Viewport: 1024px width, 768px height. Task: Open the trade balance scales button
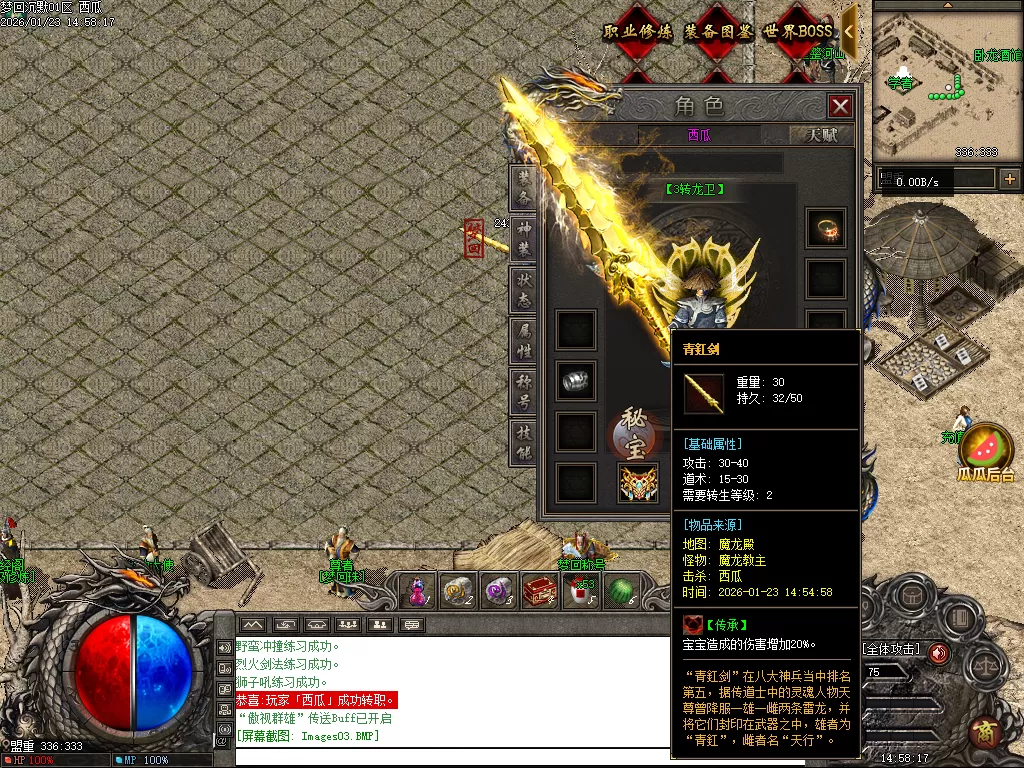click(x=986, y=666)
